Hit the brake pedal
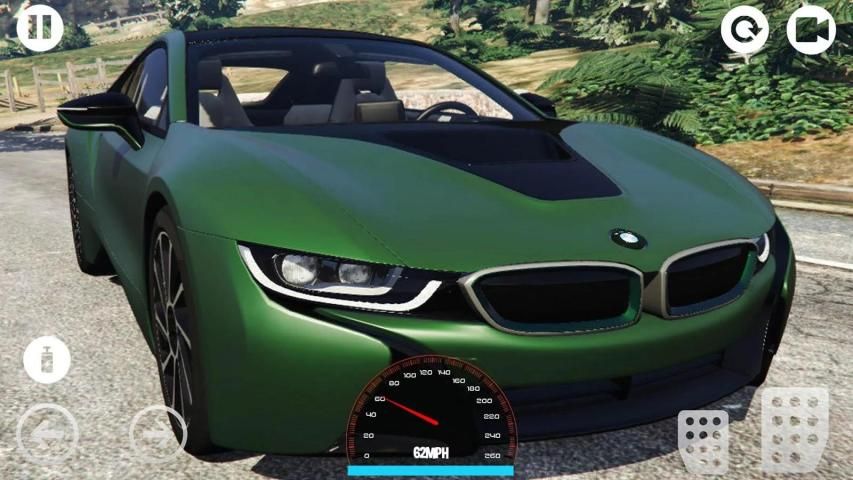 [x=703, y=440]
